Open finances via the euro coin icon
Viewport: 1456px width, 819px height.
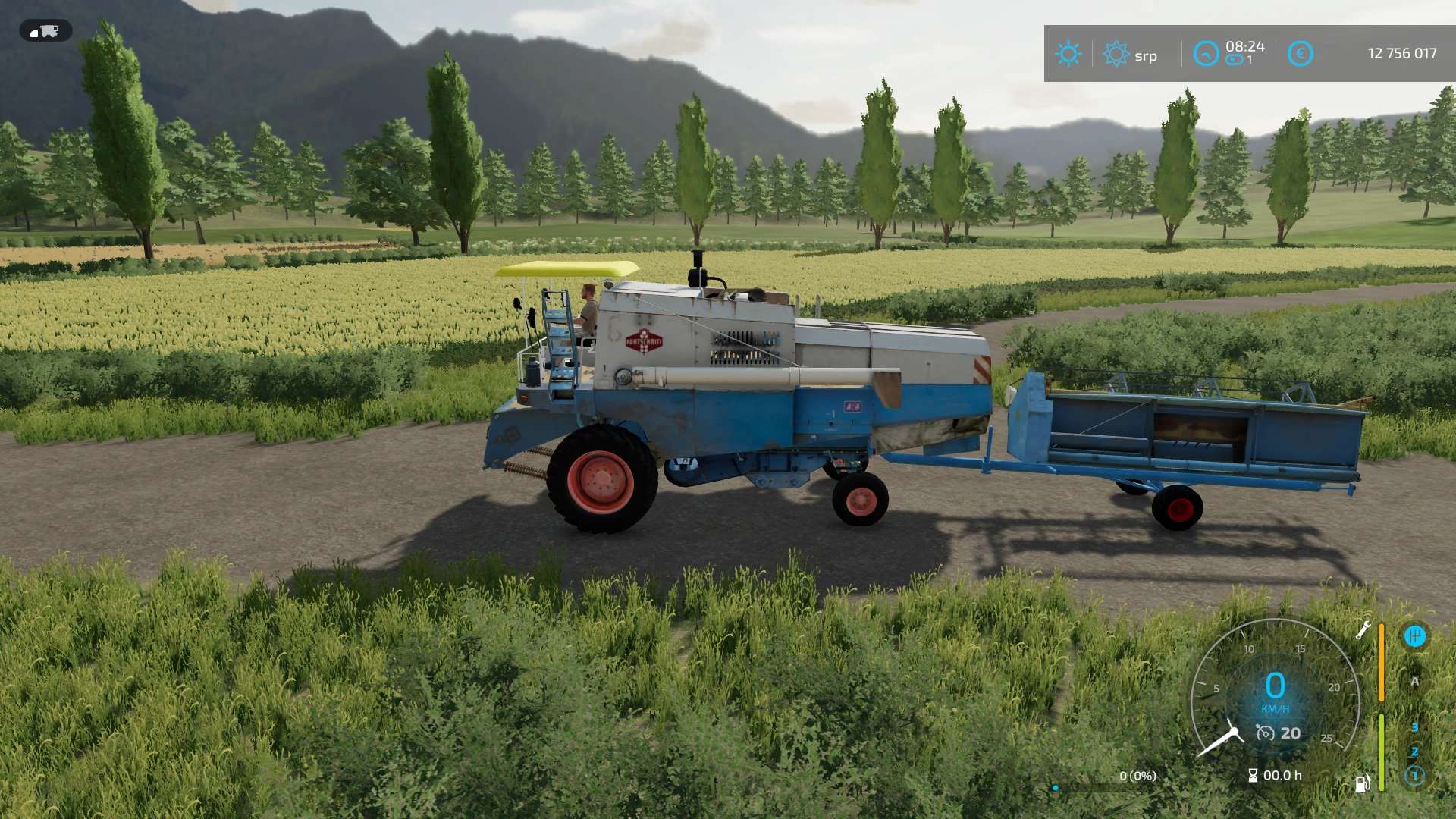click(1300, 54)
